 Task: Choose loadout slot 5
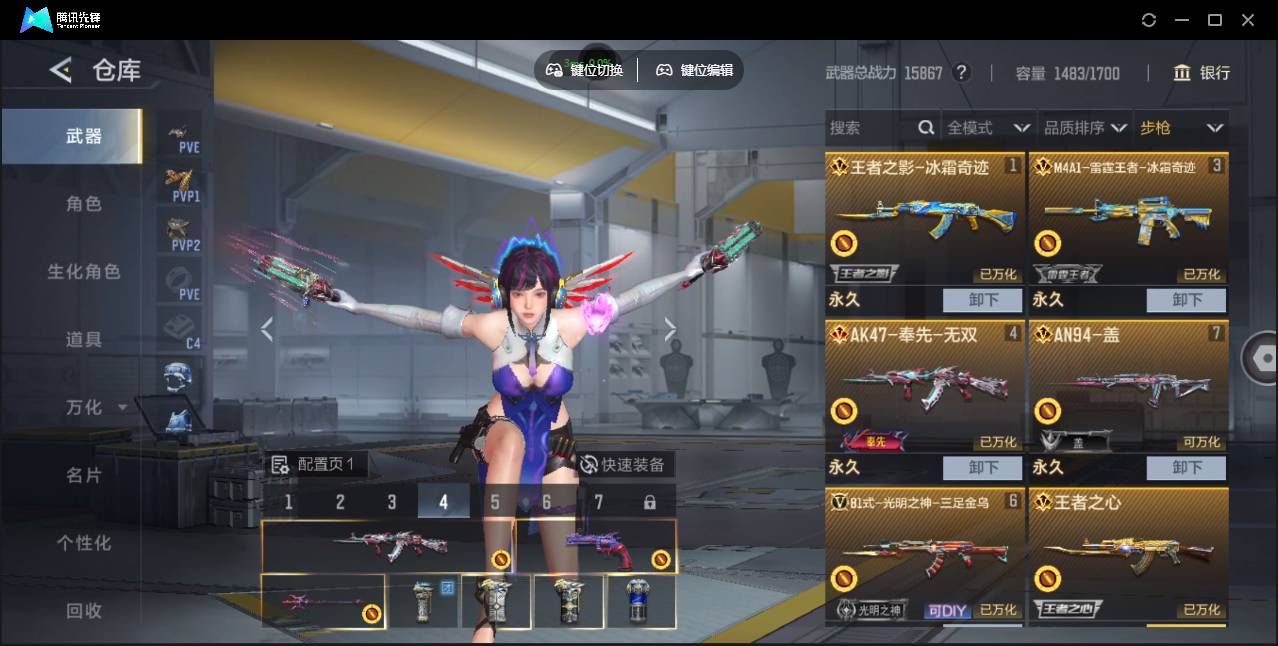click(495, 502)
